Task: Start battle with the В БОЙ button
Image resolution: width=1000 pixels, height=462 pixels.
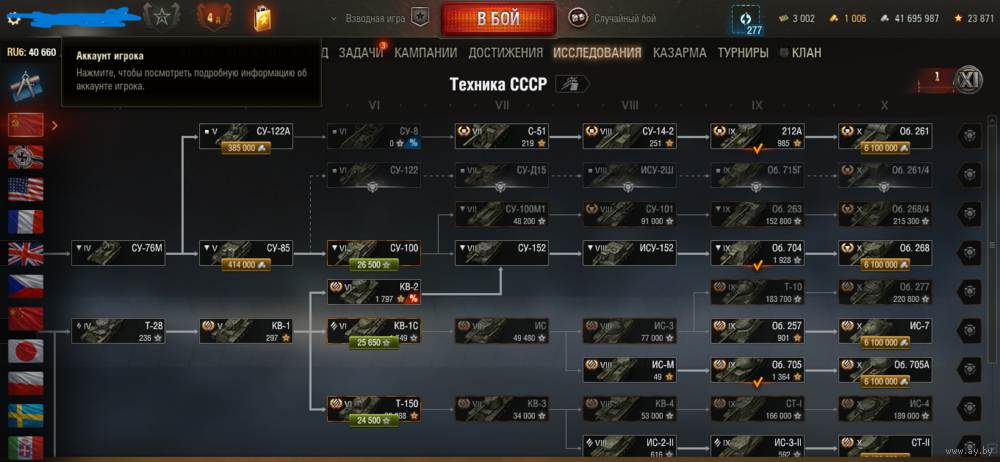Action: 499,18
